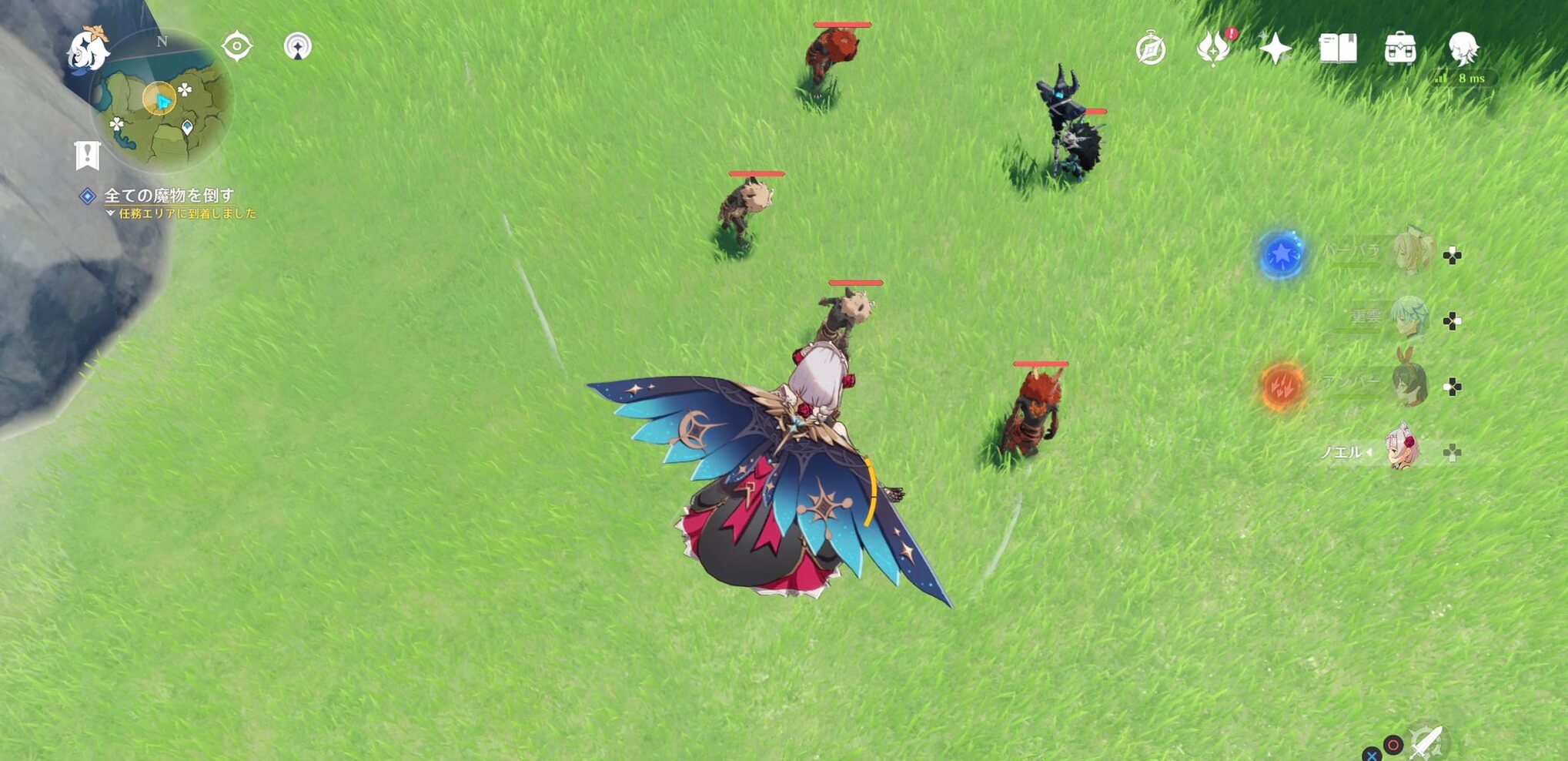Click the enemy radar target icon near minimap
The width and height of the screenshot is (1568, 761).
[238, 46]
